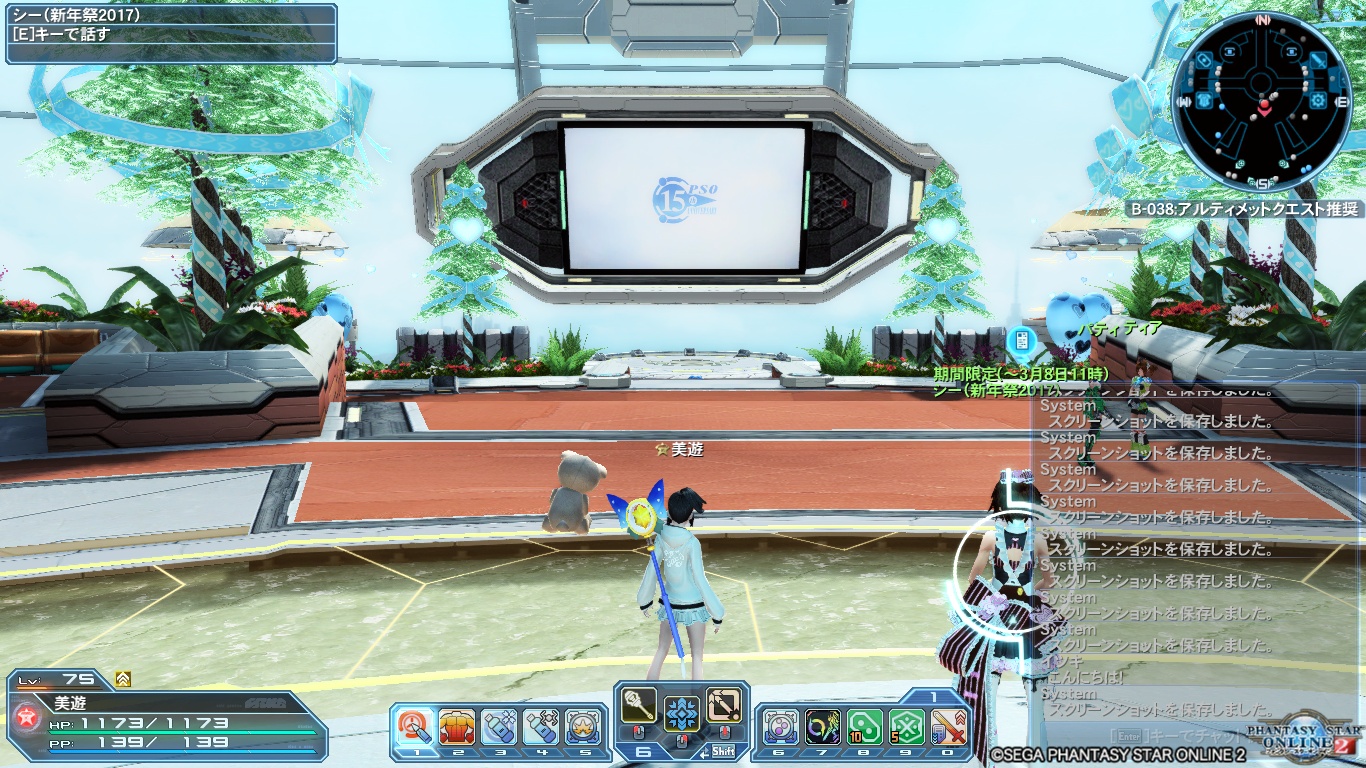Use the healing mate in subpalette slot 2
This screenshot has height=768, width=1366.
457,726
